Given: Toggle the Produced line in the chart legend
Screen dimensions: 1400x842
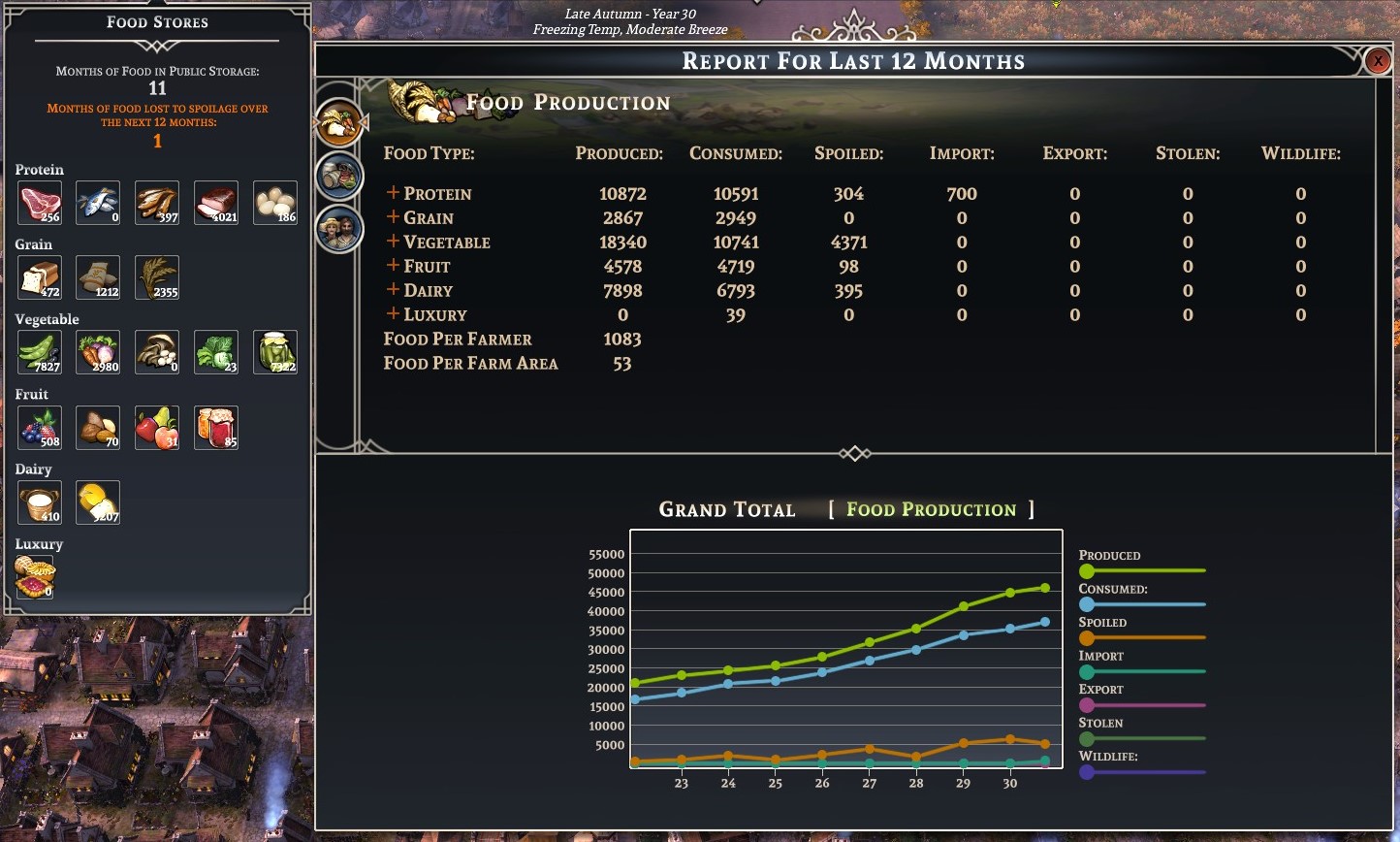Looking at the screenshot, I should [1087, 570].
